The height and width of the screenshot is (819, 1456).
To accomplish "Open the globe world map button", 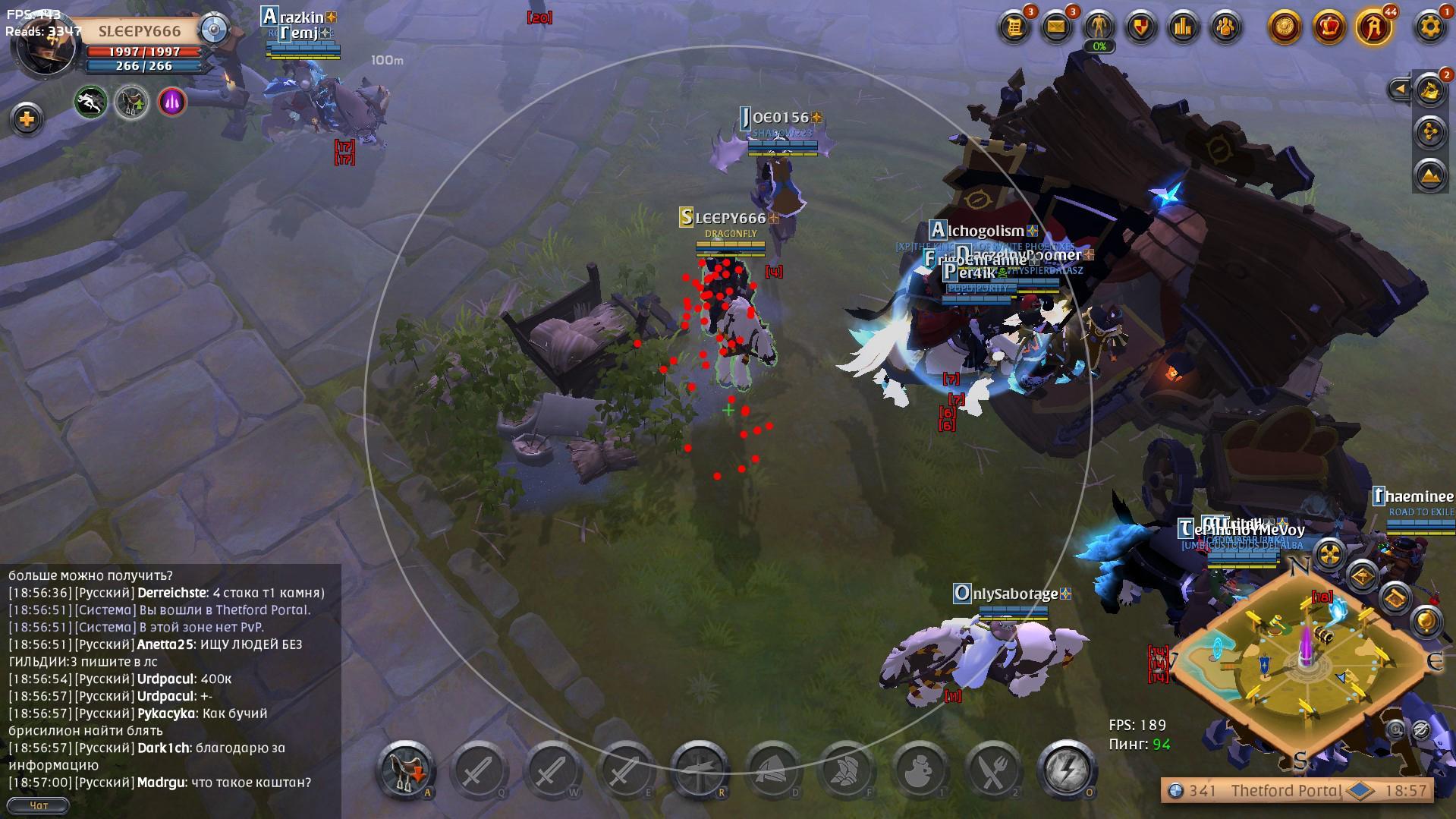I will [1426, 622].
